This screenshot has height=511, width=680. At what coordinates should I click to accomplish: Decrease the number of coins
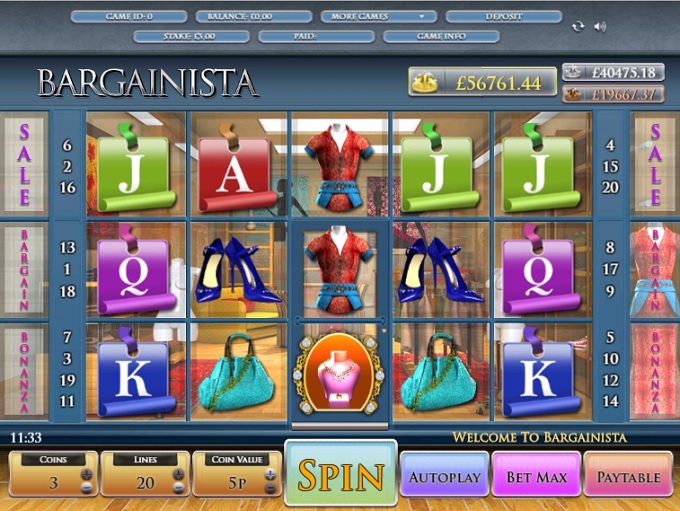[x=87, y=487]
